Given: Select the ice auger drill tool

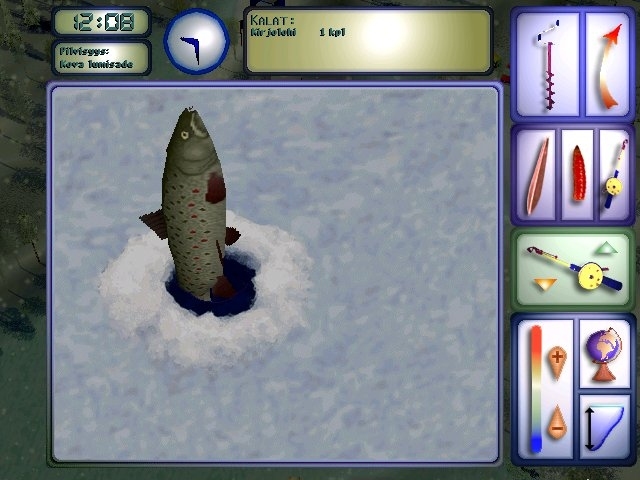Looking at the screenshot, I should (547, 64).
